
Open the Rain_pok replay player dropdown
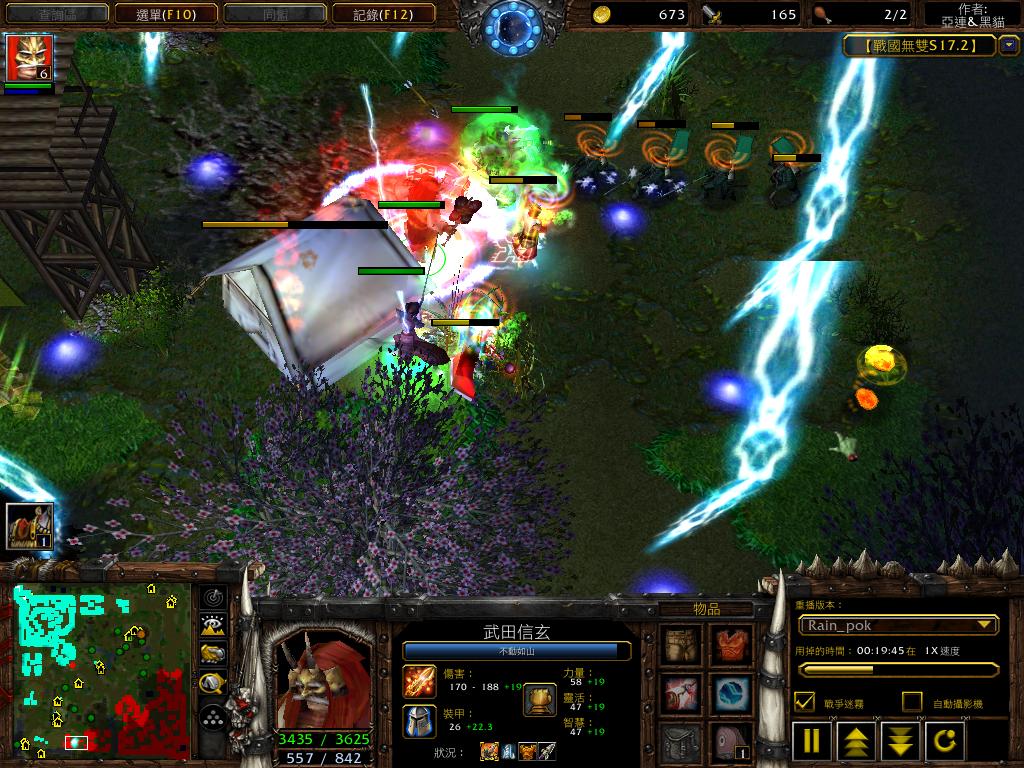click(x=898, y=625)
